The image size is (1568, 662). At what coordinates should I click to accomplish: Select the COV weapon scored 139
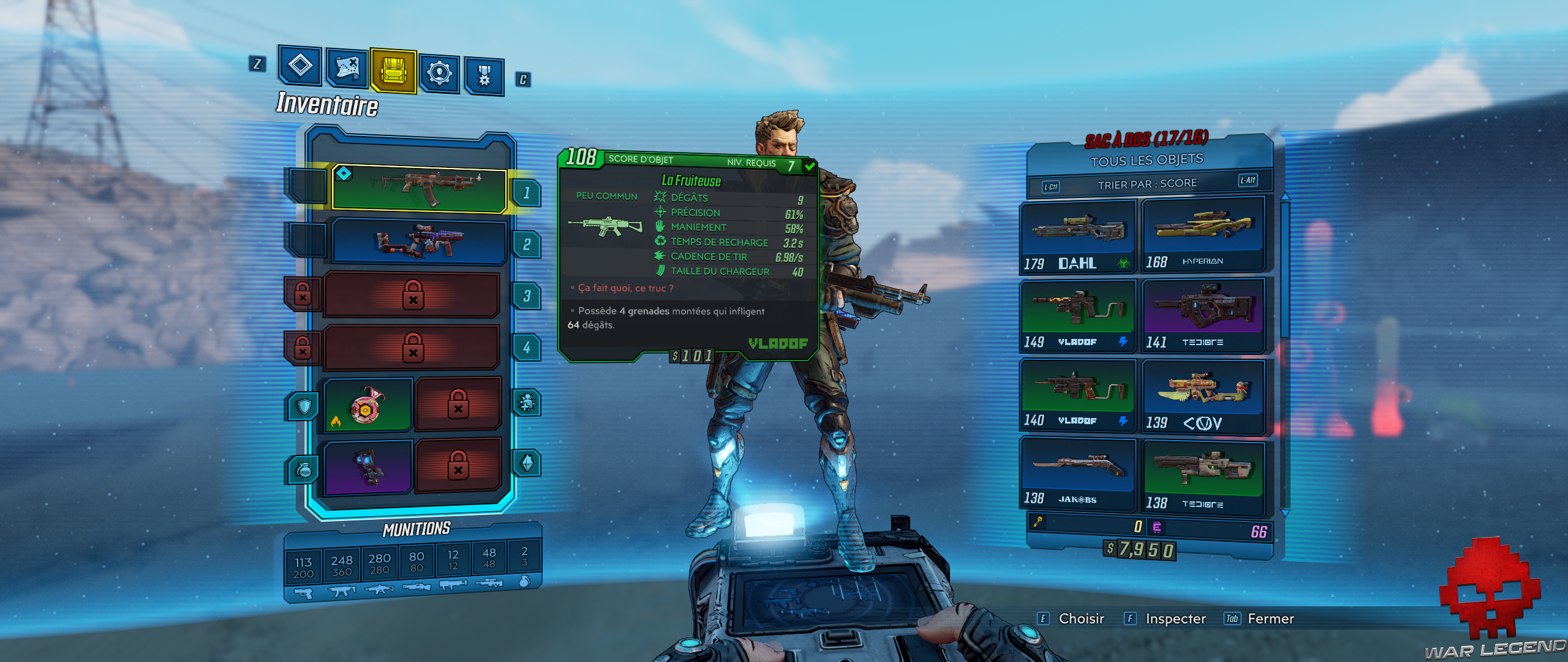1203,396
